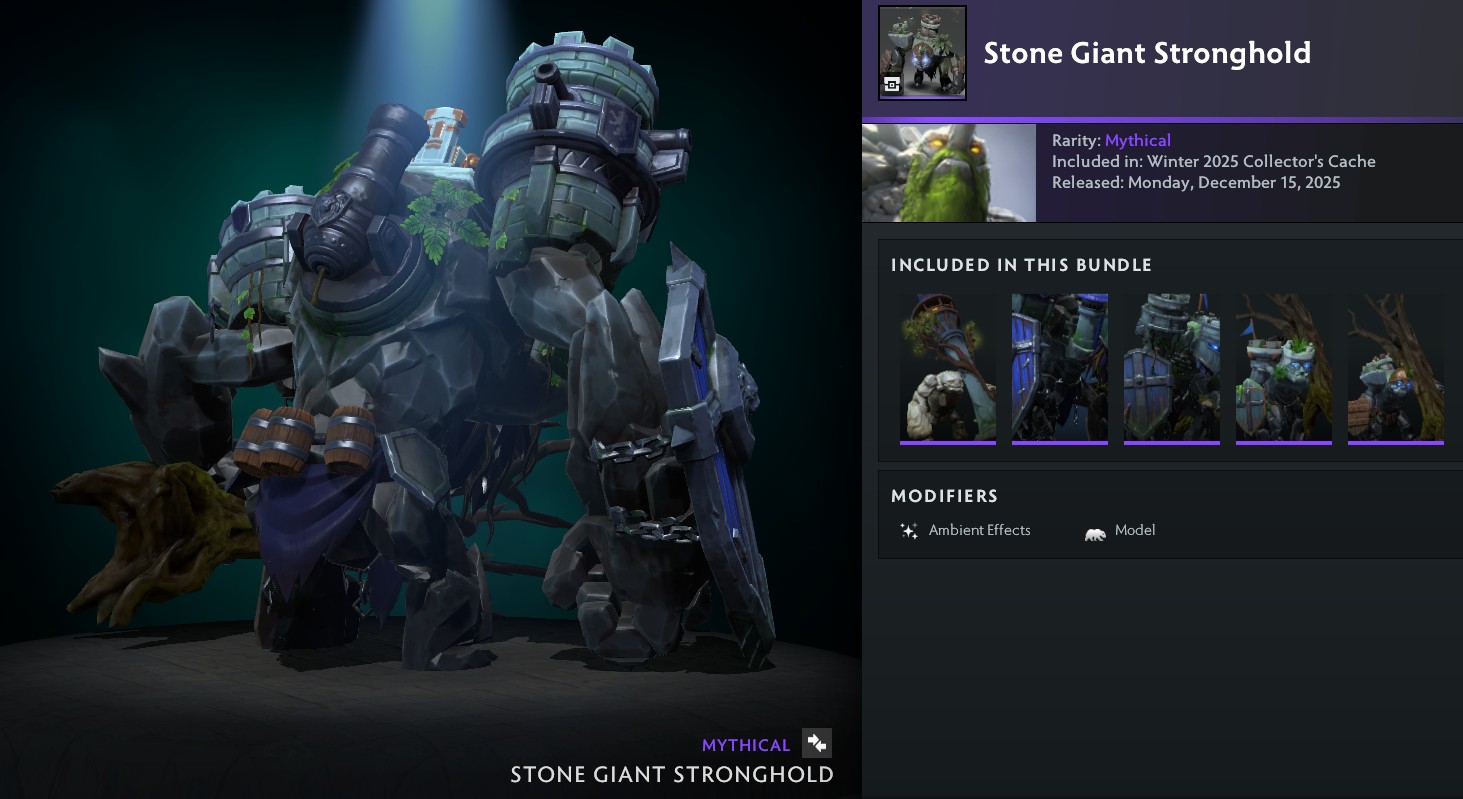Select the bundle item with white stone fist
The height and width of the screenshot is (799, 1463).
coord(948,368)
